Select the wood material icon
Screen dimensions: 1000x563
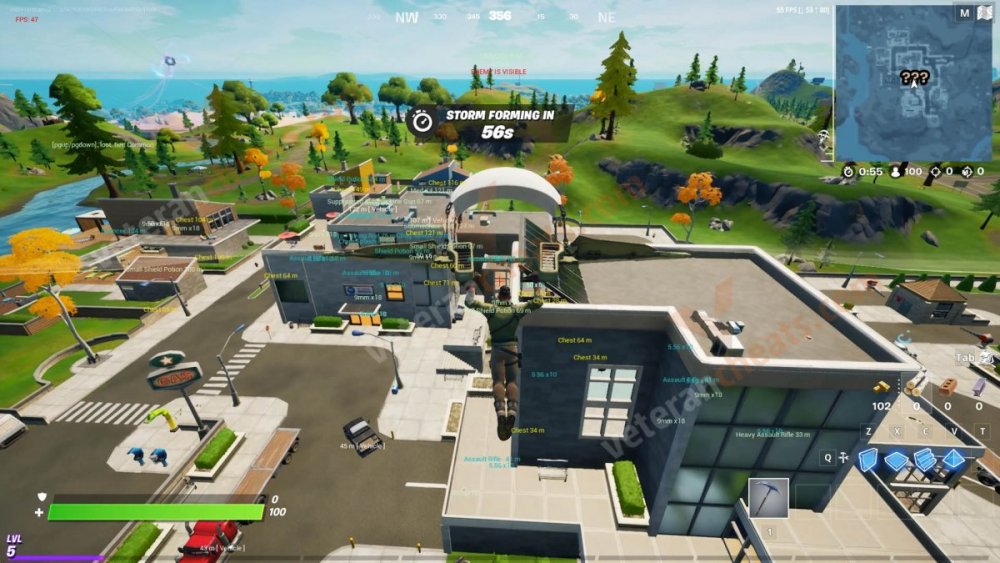tap(913, 386)
